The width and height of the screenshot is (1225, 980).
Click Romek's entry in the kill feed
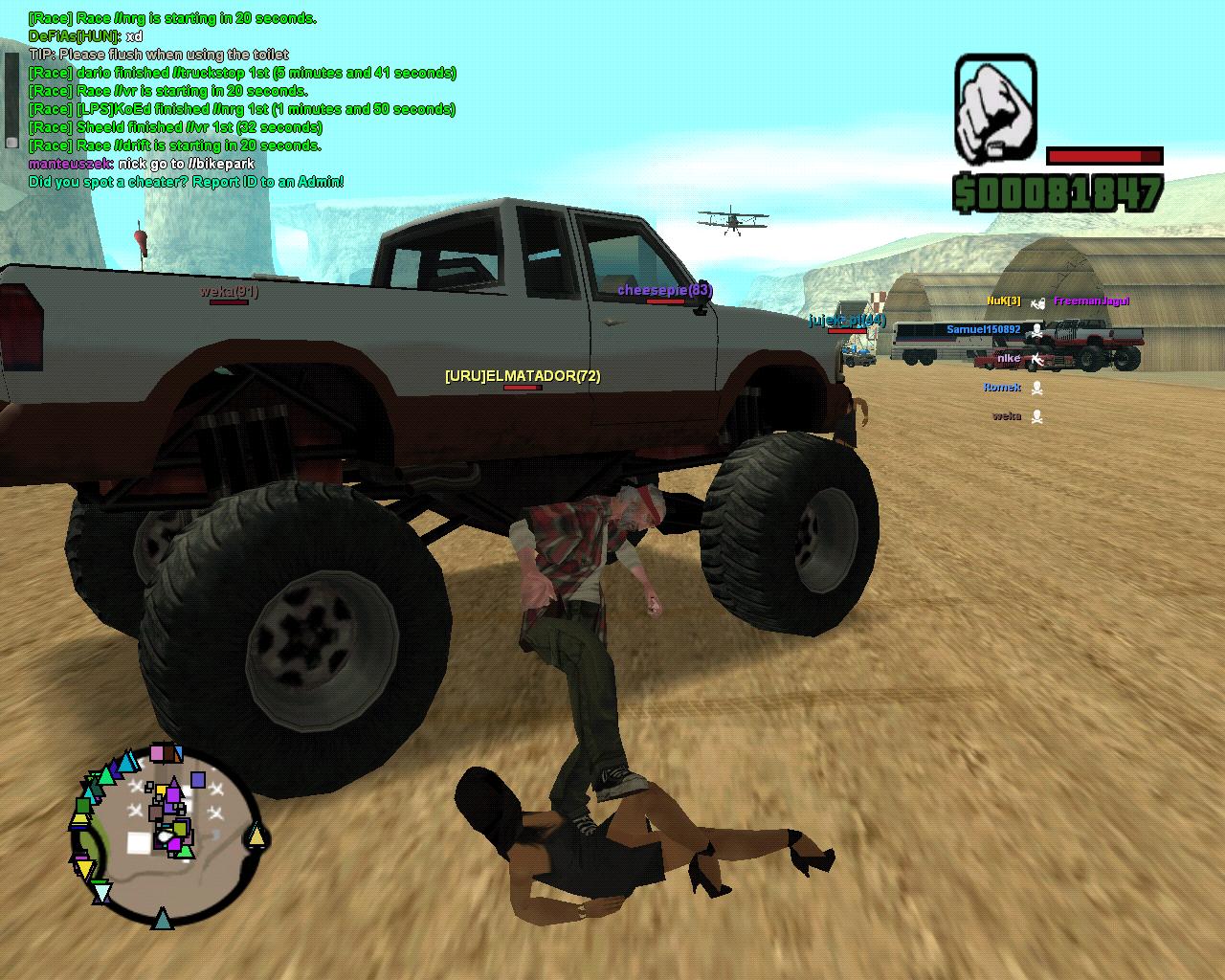(1002, 388)
